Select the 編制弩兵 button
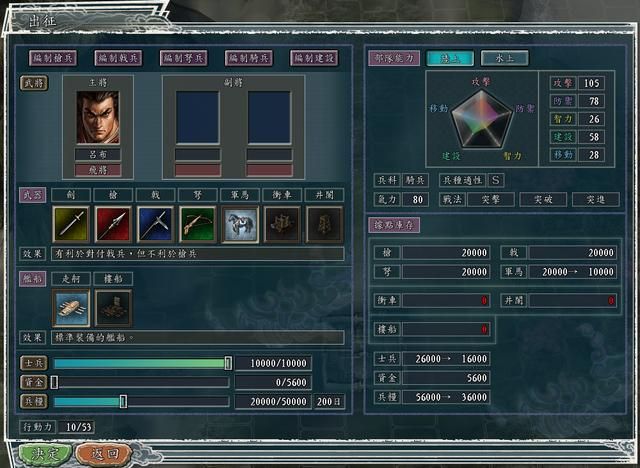 click(x=184, y=58)
